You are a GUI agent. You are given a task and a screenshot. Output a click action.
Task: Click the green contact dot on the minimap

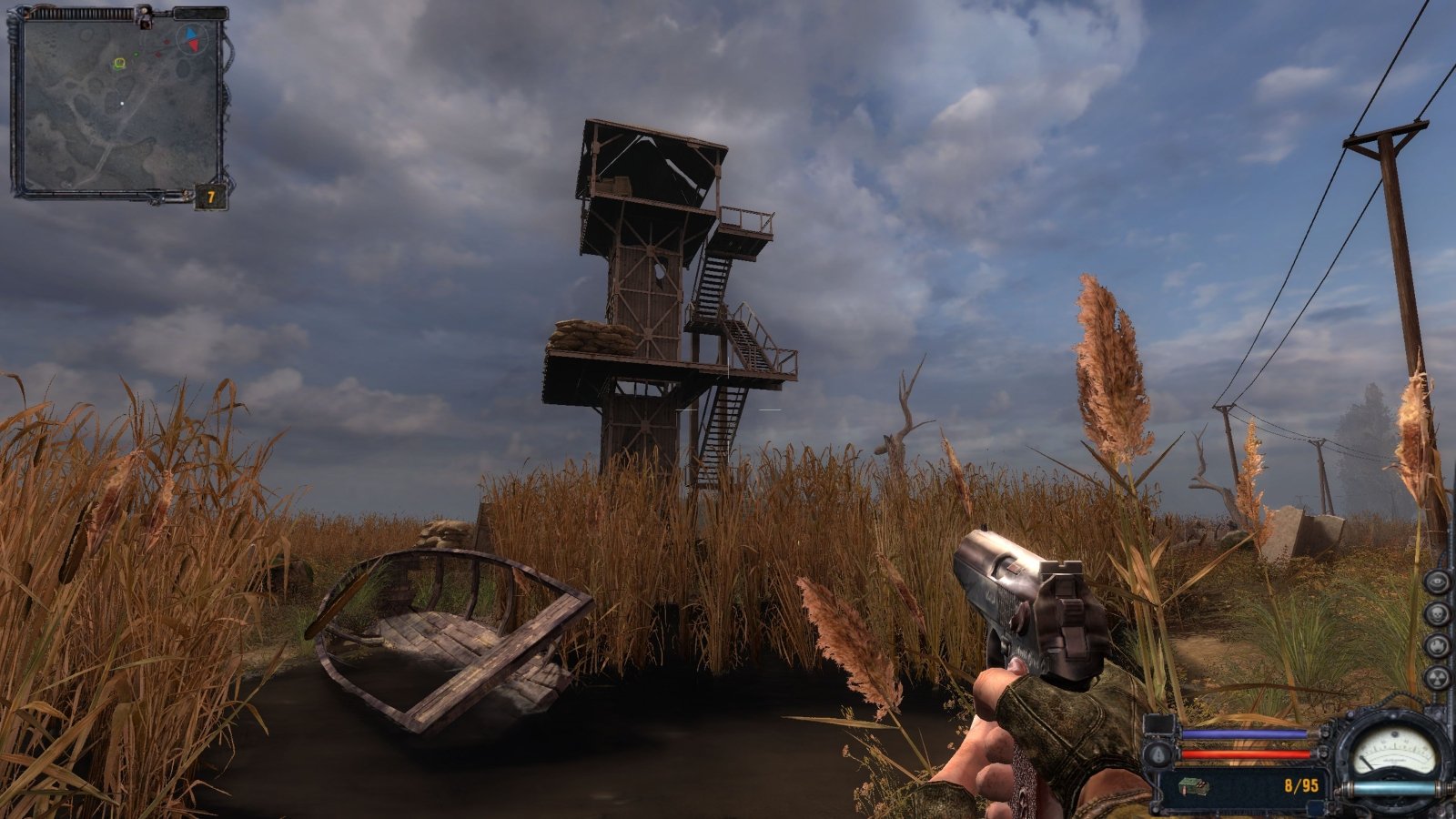click(136, 54)
